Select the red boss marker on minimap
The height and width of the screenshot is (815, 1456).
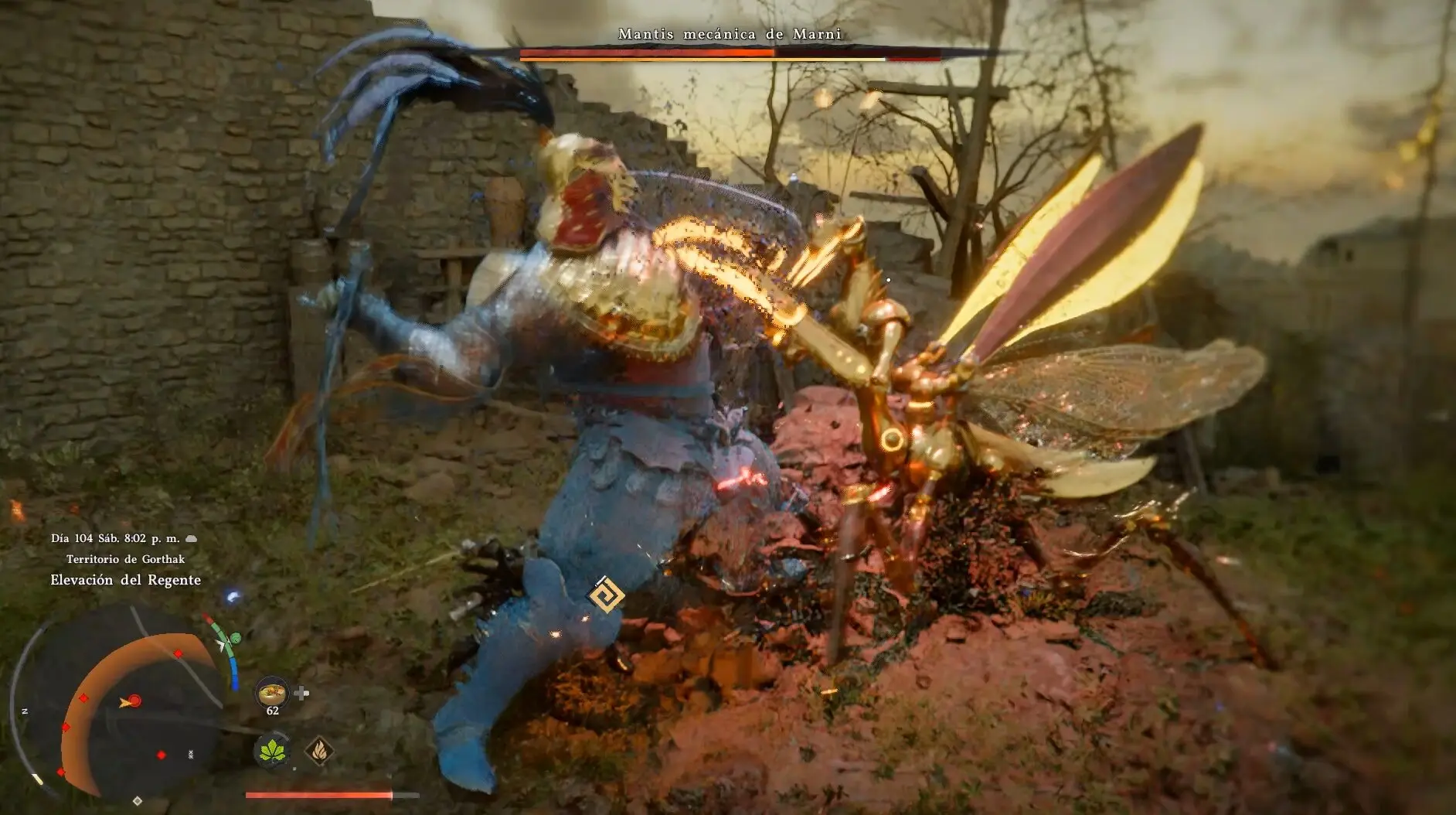[x=134, y=701]
